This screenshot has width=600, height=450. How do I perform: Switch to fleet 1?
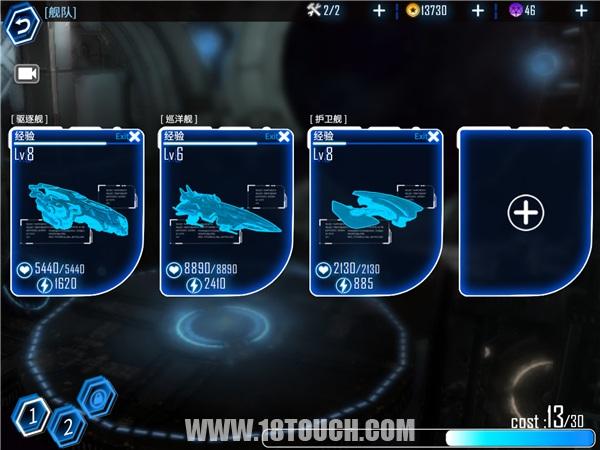[32, 412]
